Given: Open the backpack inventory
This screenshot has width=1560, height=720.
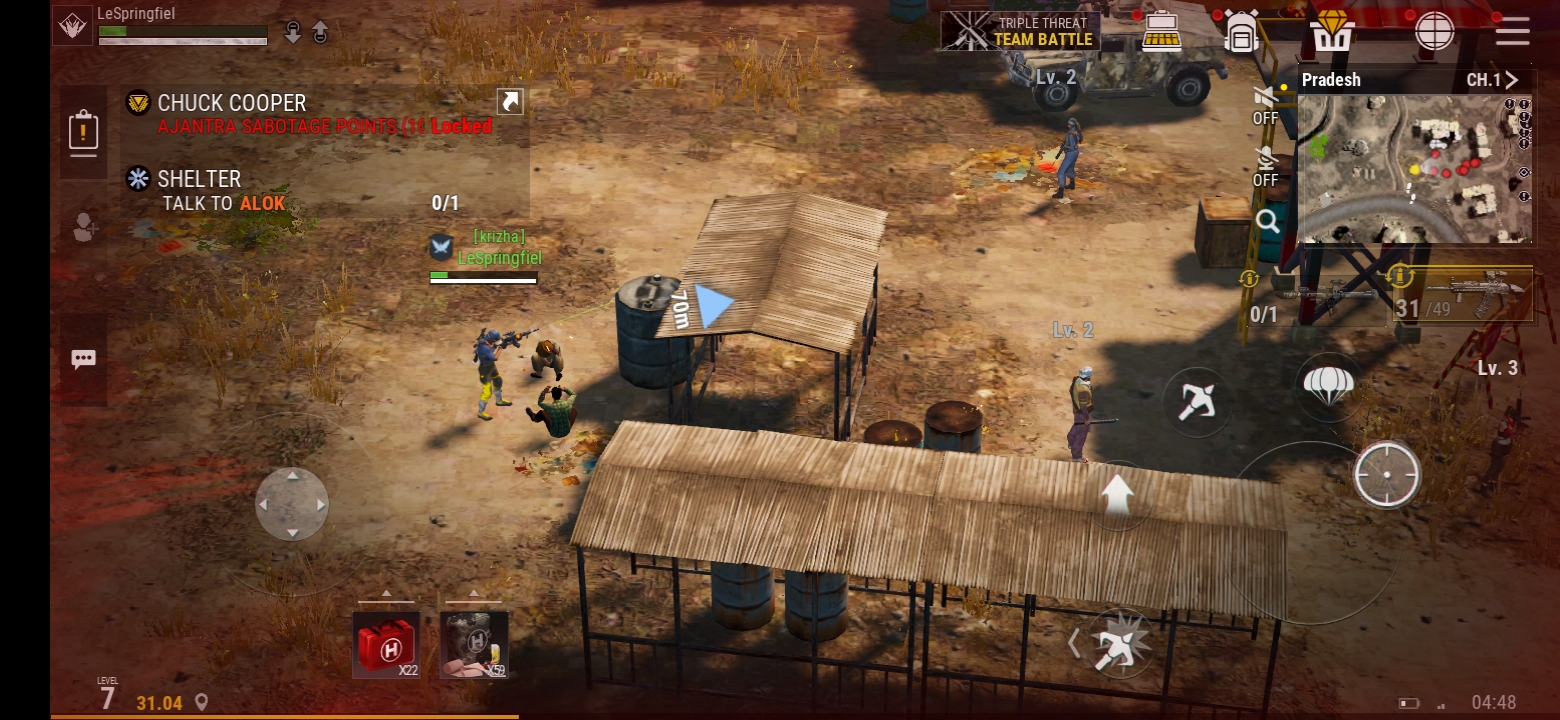Looking at the screenshot, I should [1241, 33].
